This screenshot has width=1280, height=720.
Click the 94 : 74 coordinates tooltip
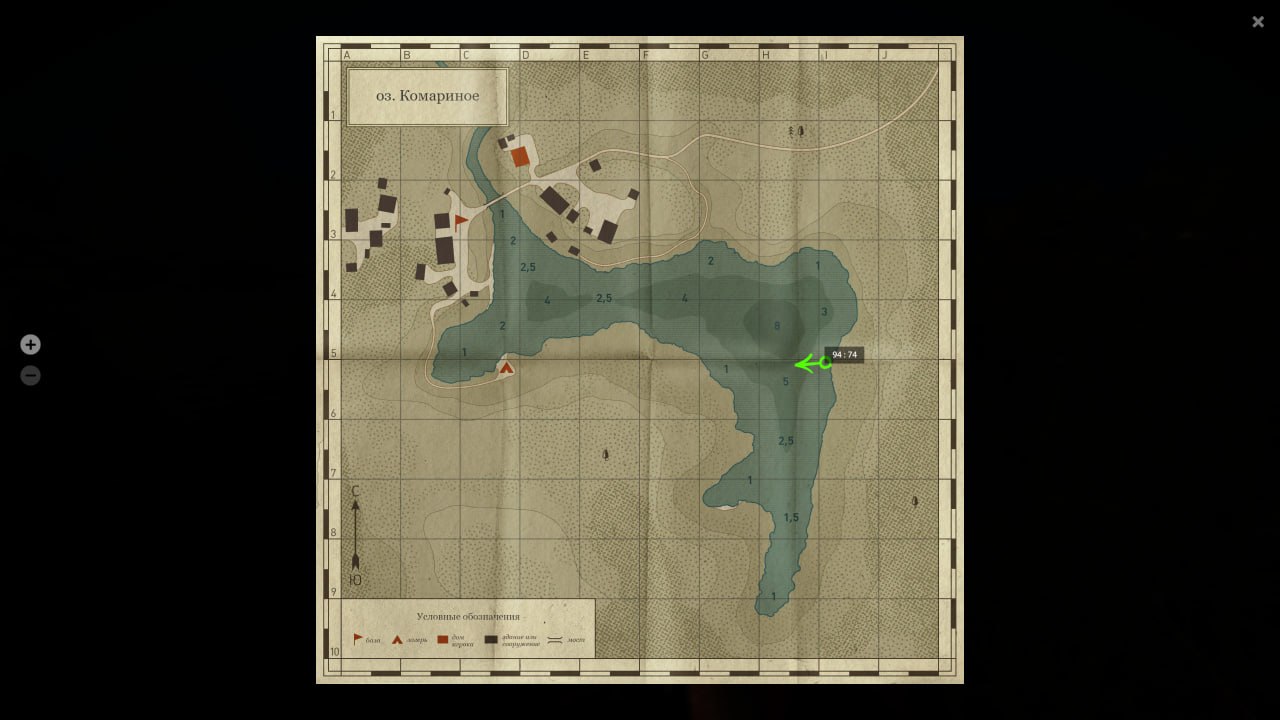[845, 354]
